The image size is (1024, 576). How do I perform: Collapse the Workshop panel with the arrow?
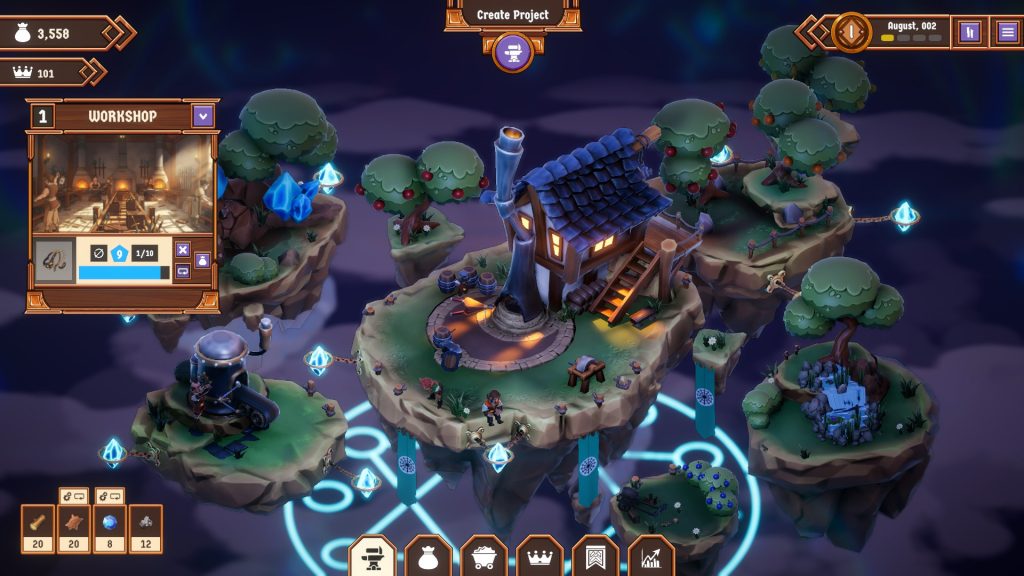204,116
